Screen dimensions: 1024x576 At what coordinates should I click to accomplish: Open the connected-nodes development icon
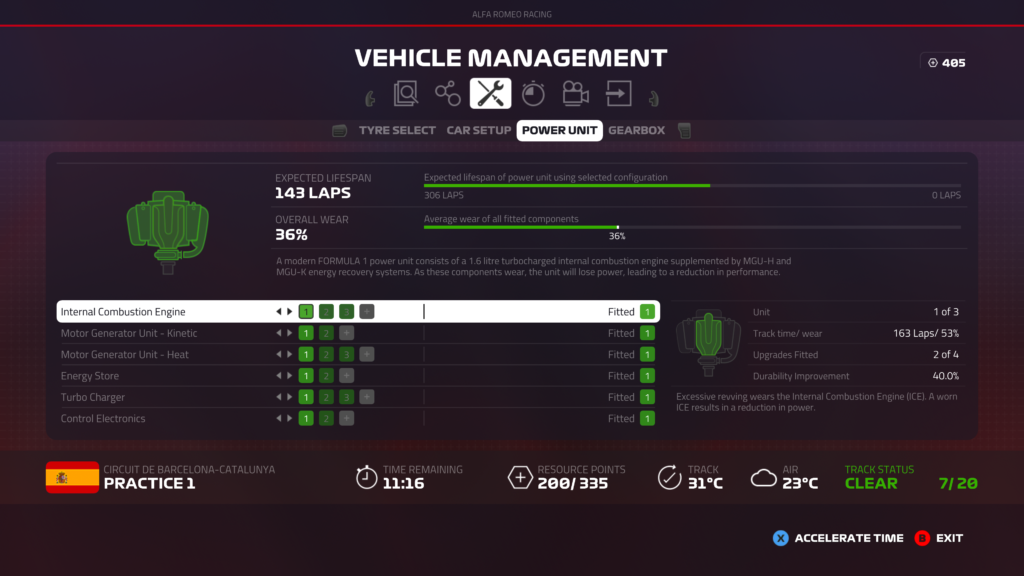pos(448,94)
